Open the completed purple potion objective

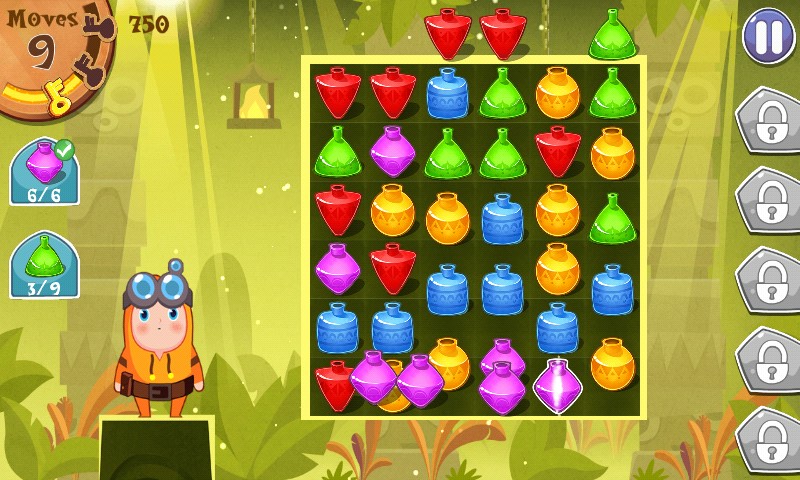tap(44, 172)
